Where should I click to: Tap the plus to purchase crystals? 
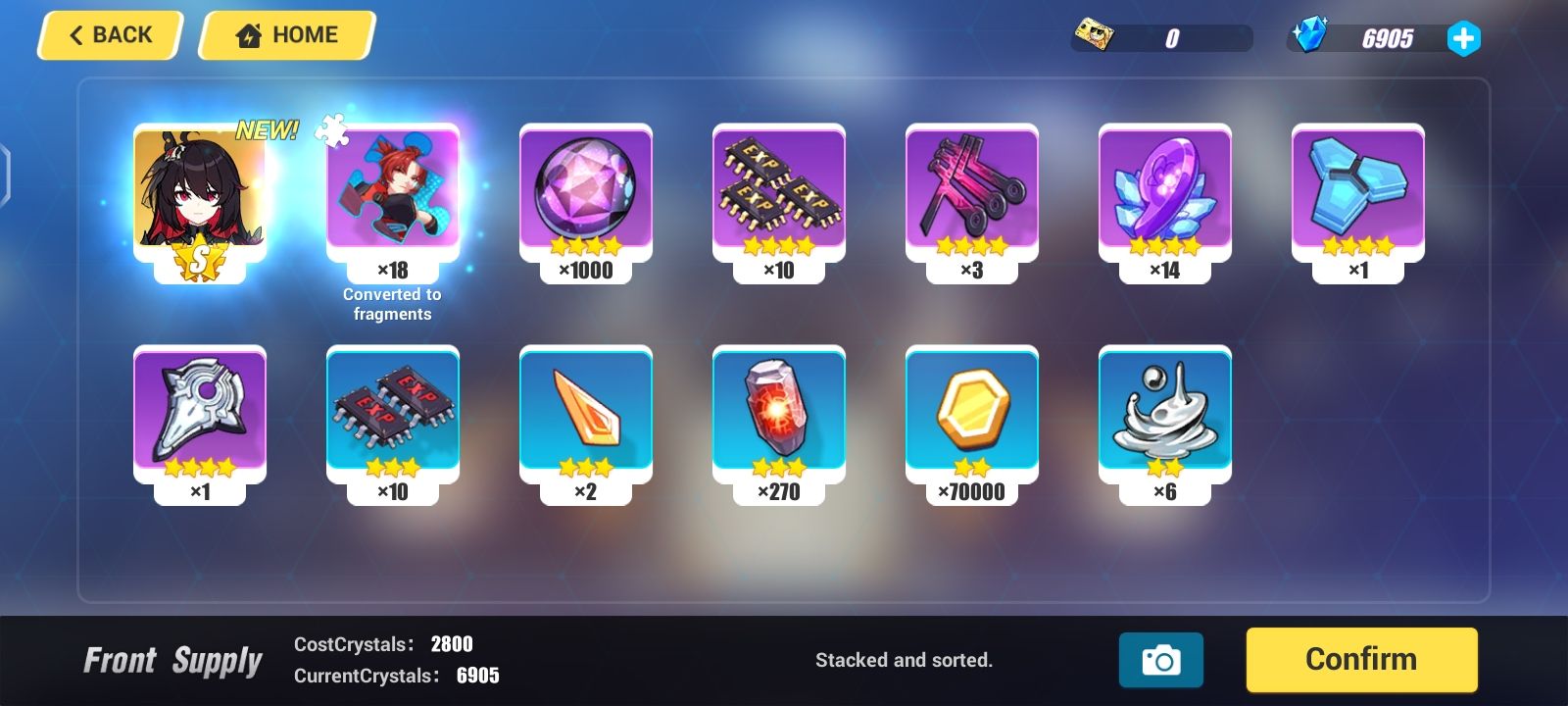pos(1463,39)
